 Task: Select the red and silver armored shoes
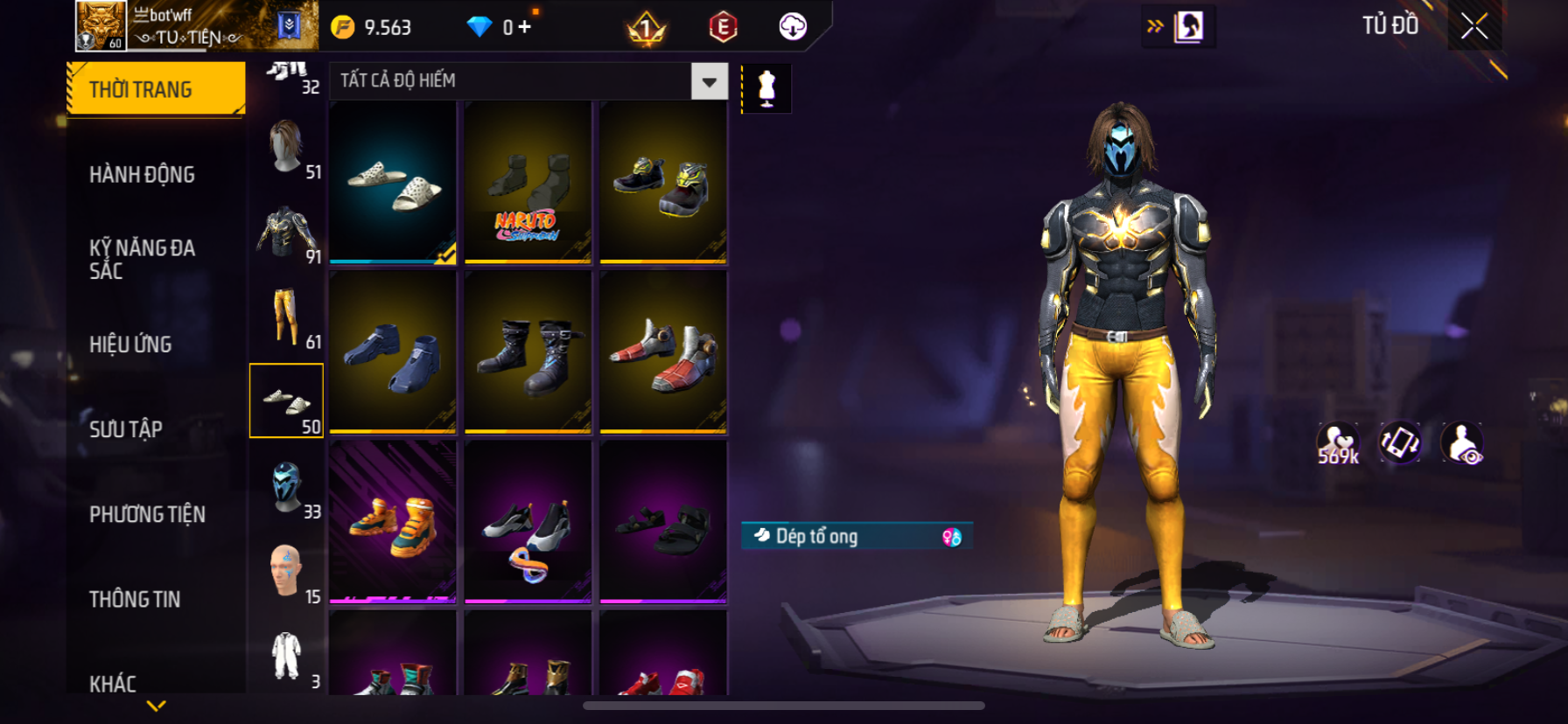pyautogui.click(x=663, y=352)
